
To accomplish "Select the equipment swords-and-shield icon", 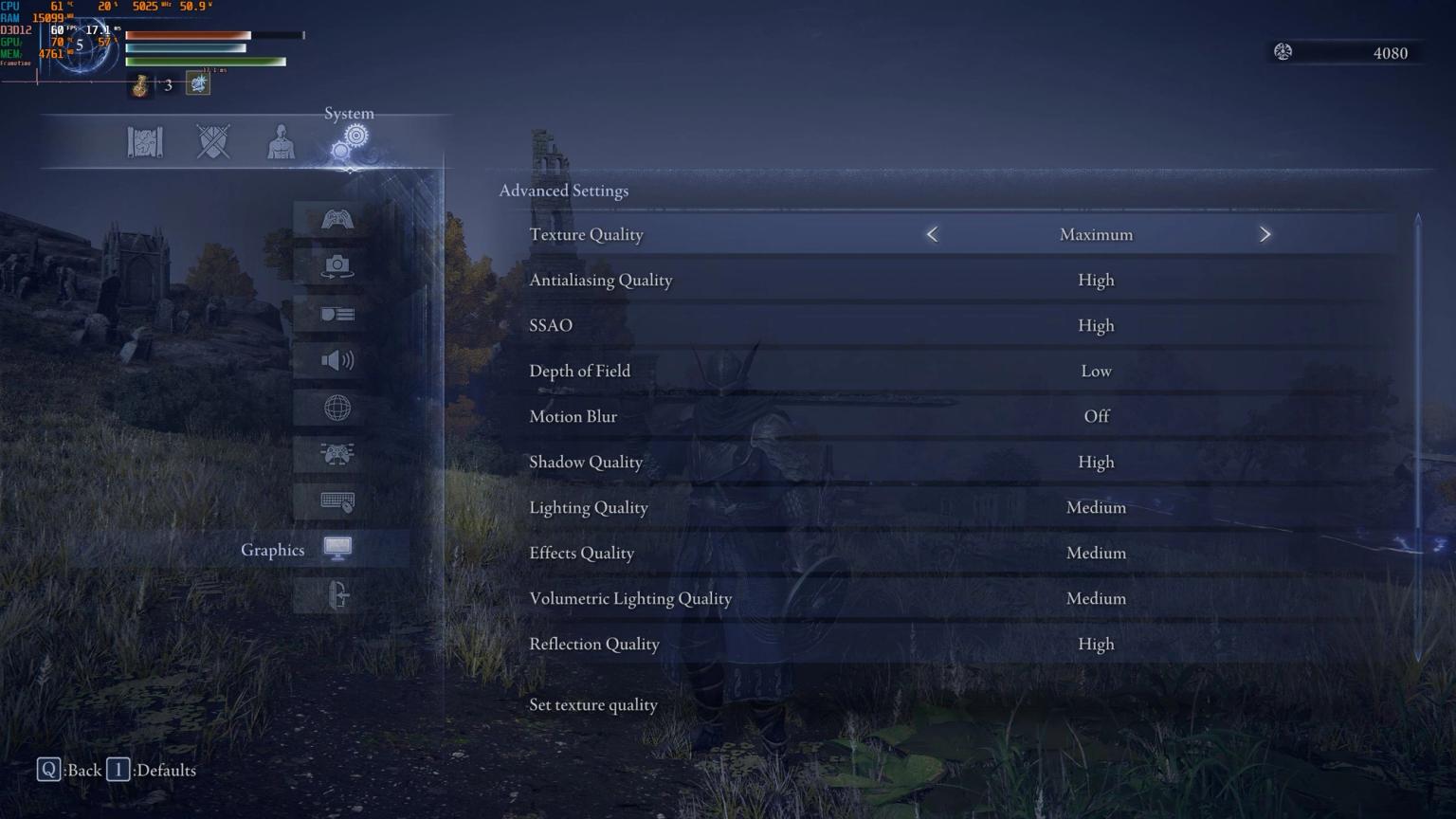I will [x=212, y=140].
